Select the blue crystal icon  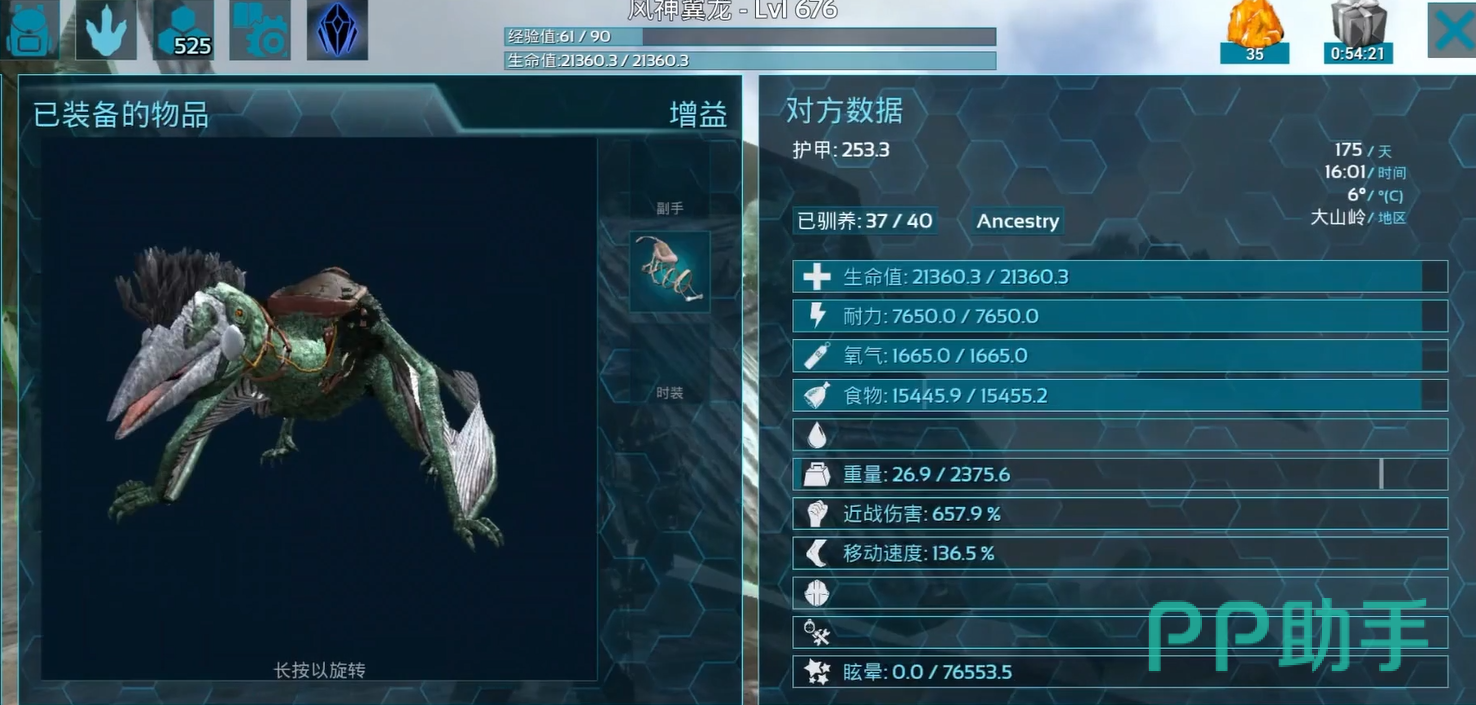click(x=337, y=30)
